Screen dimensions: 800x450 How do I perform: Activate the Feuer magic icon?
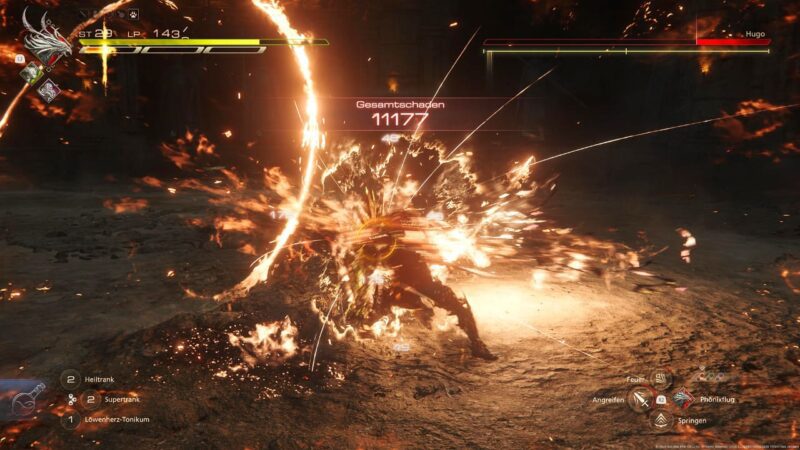660,379
